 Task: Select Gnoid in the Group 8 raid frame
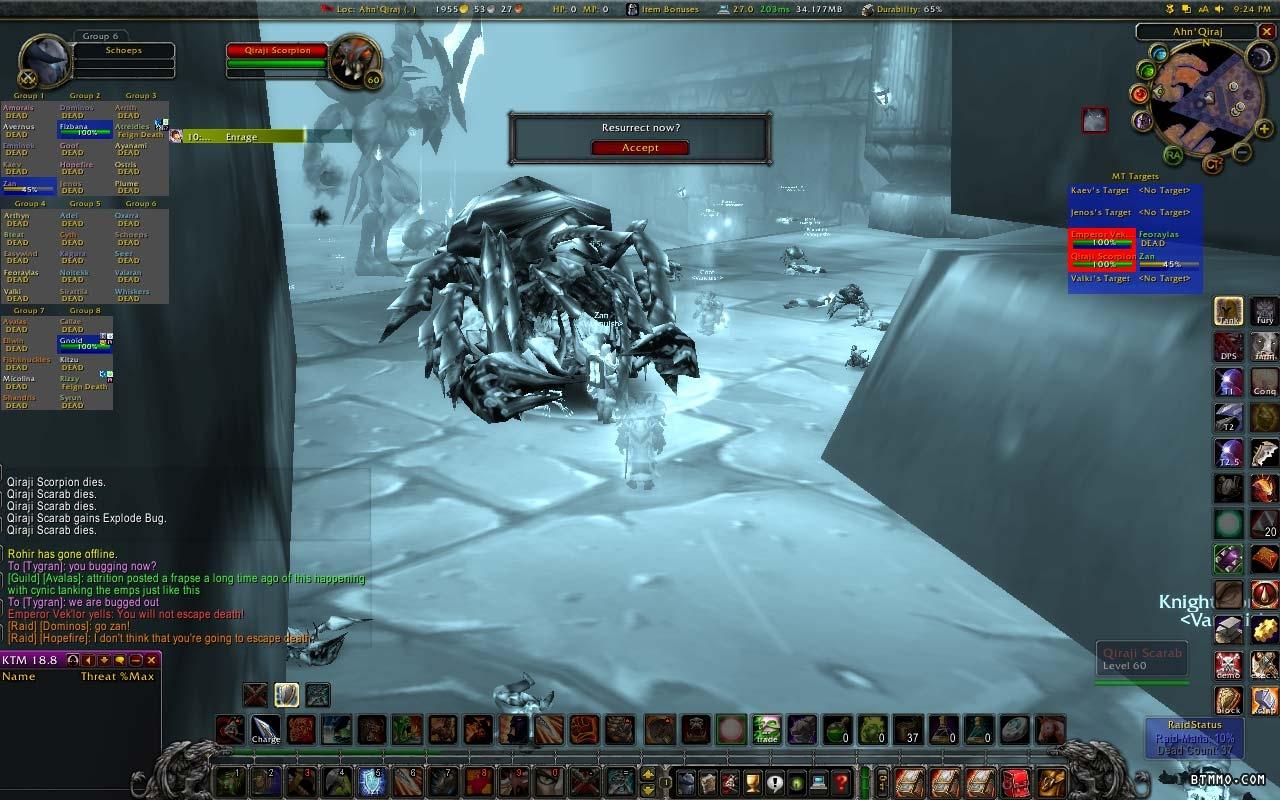(x=84, y=343)
